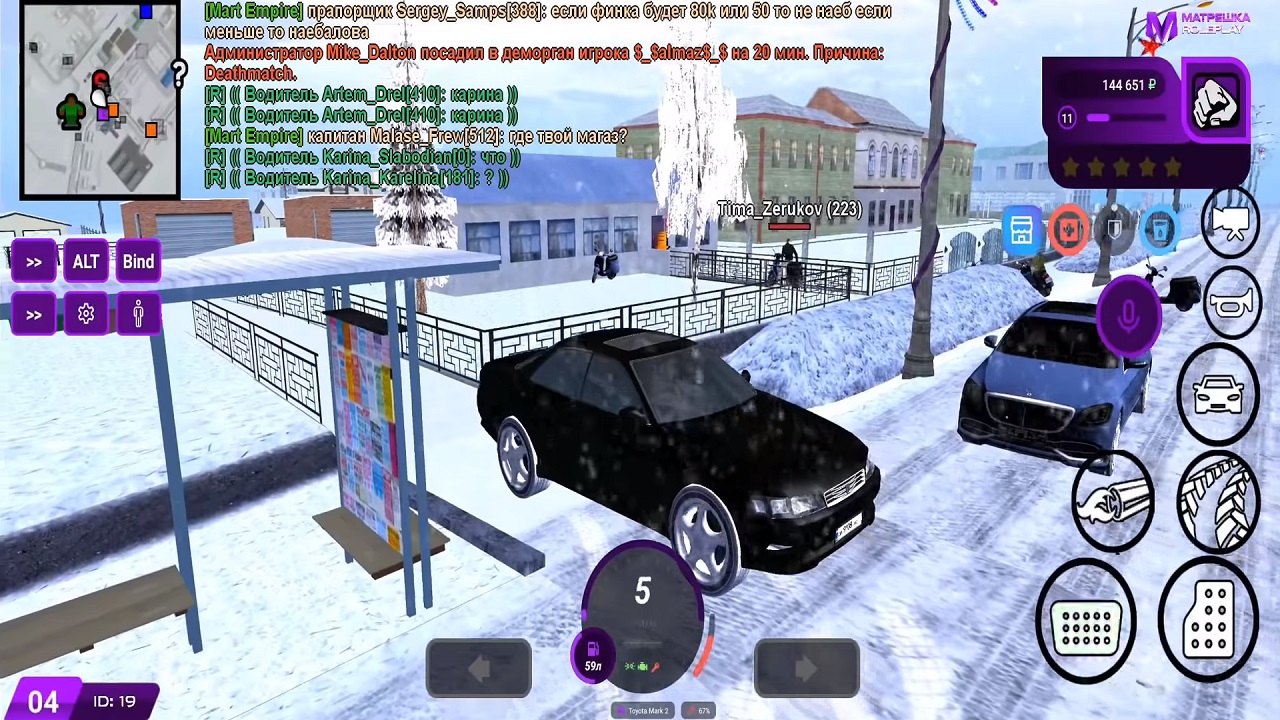Turn right with the right arrow button
The height and width of the screenshot is (720, 1280).
pos(806,667)
